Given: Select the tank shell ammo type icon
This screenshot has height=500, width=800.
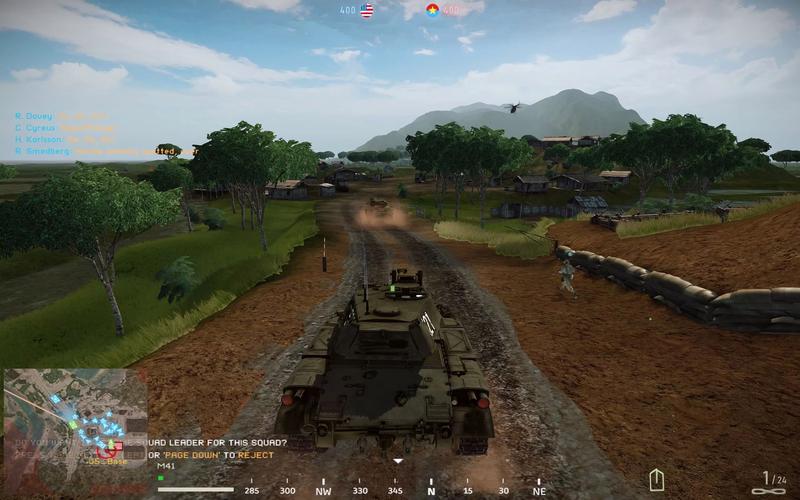Looking at the screenshot, I should (x=656, y=480).
